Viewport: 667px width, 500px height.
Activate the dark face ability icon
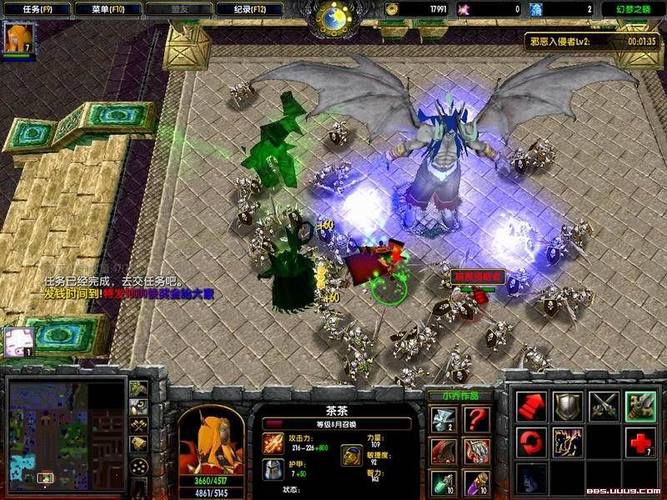tap(532, 477)
